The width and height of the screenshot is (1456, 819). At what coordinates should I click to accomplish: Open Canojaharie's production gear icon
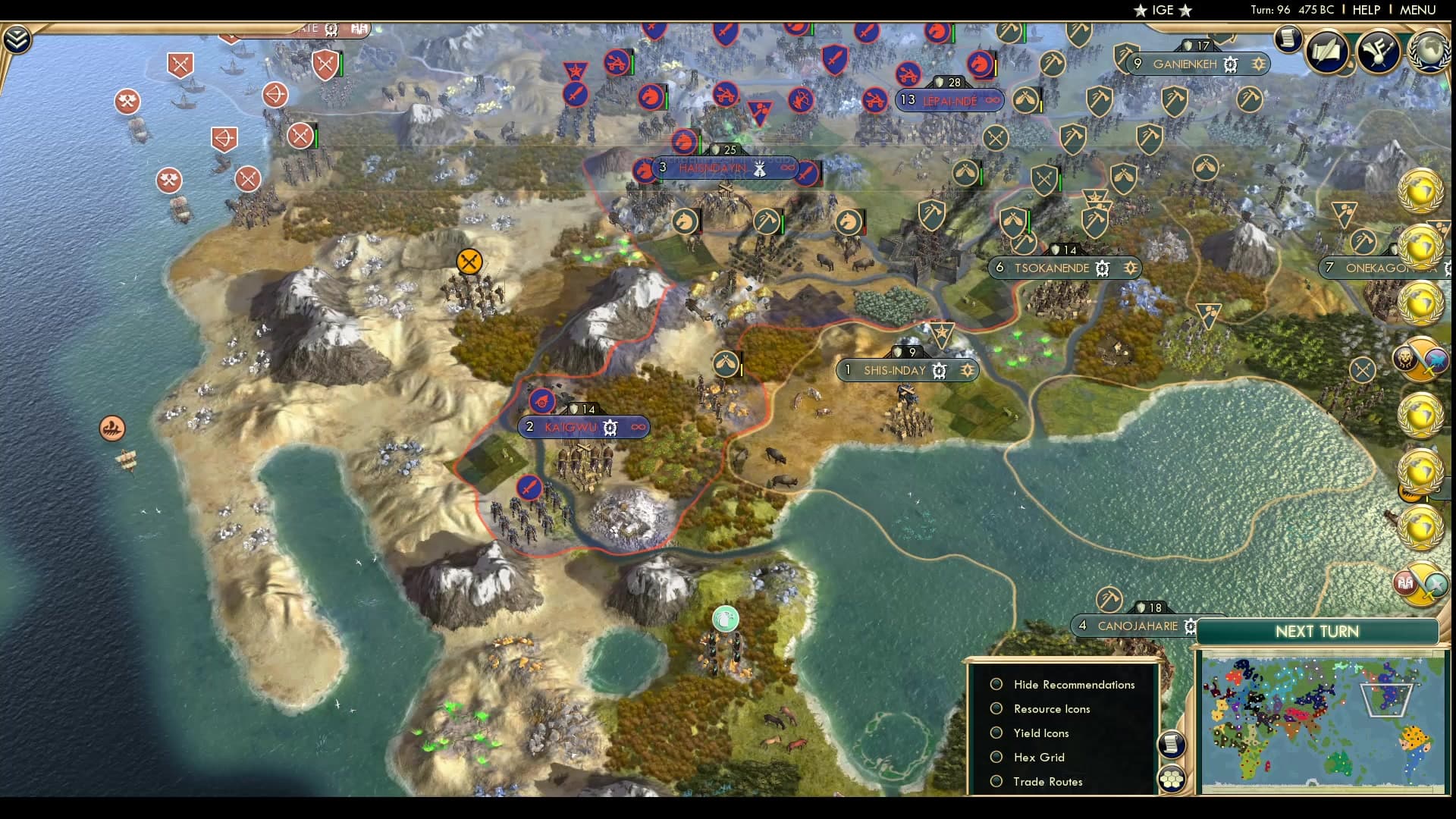[x=1191, y=627]
